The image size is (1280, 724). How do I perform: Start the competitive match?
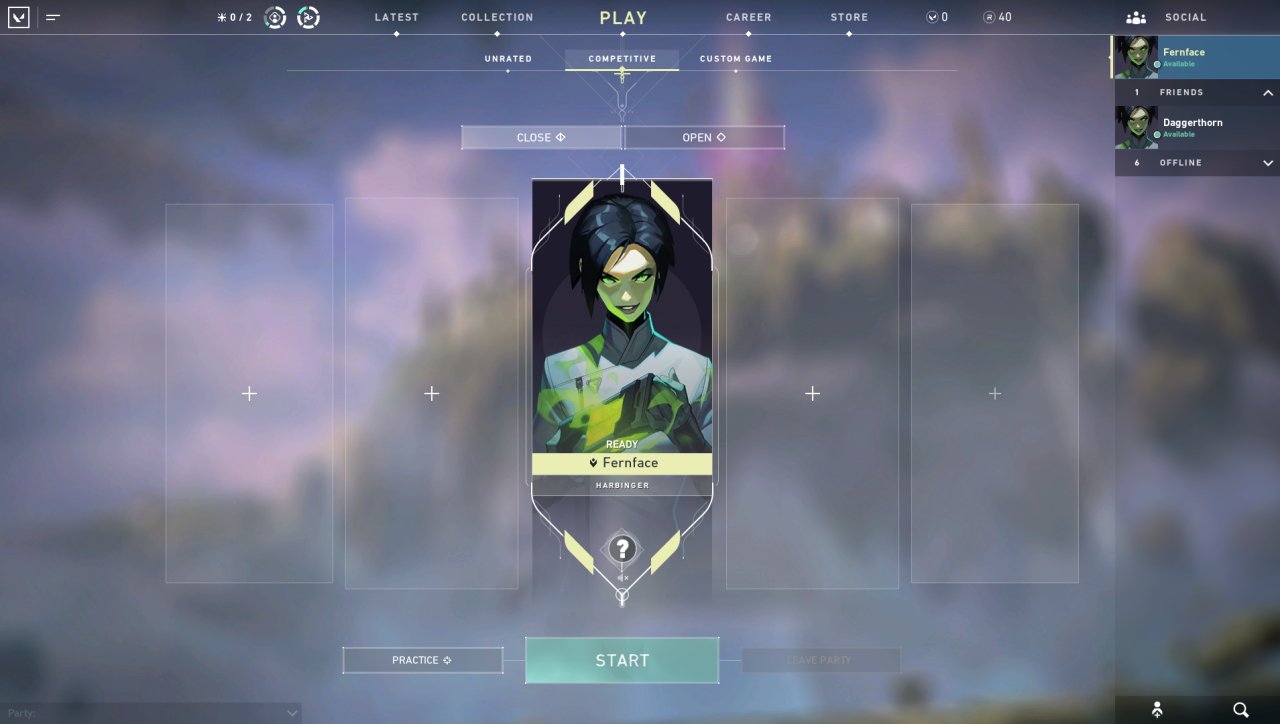622,660
